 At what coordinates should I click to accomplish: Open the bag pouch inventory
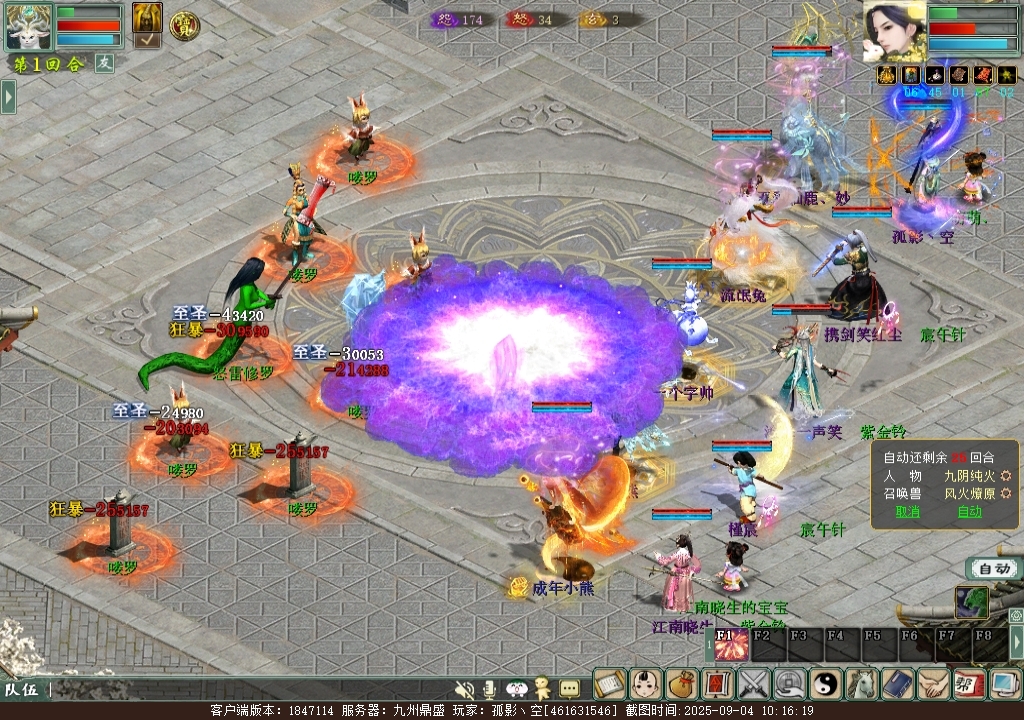point(682,684)
